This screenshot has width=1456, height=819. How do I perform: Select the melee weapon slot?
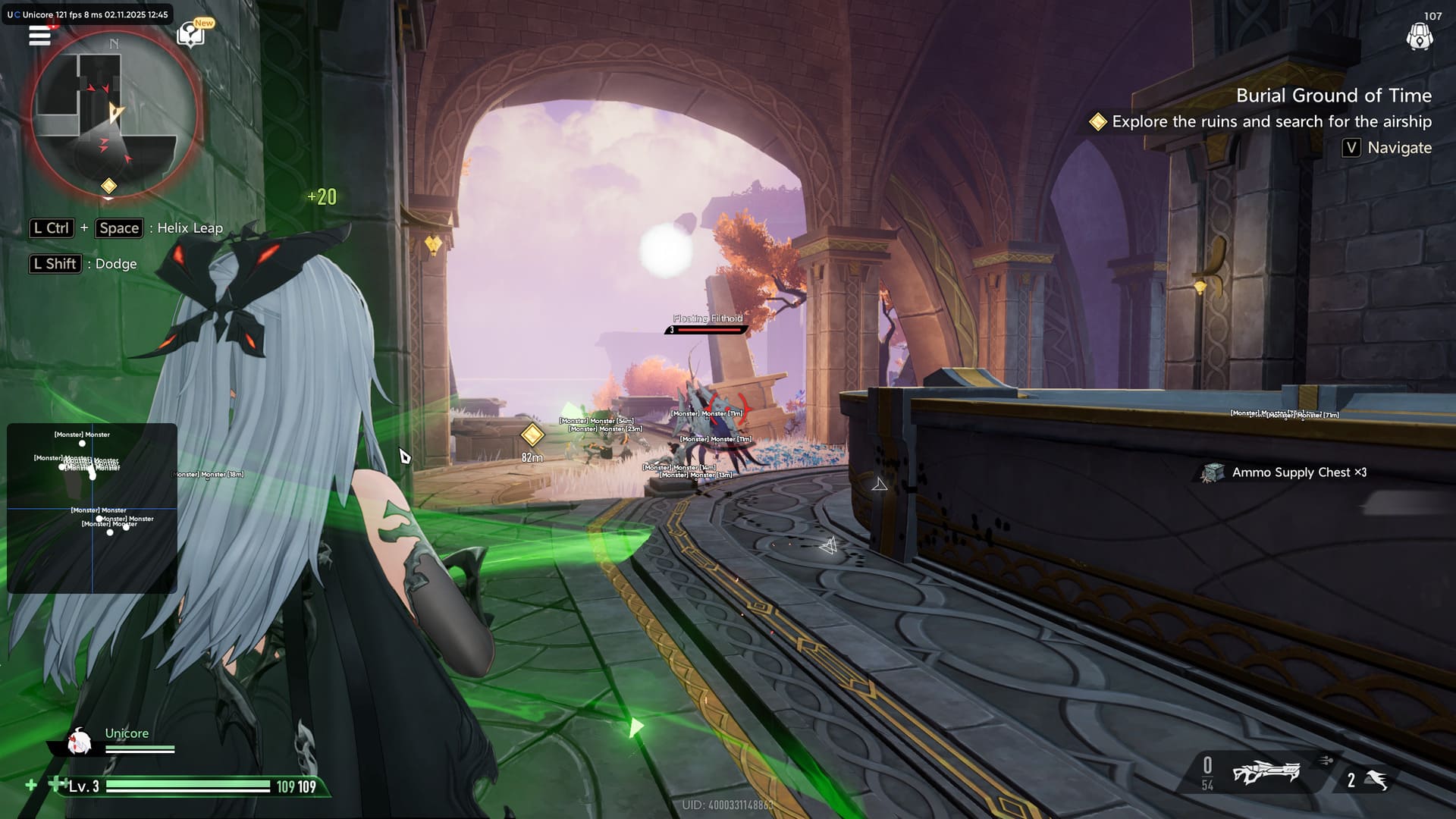(x=1376, y=780)
